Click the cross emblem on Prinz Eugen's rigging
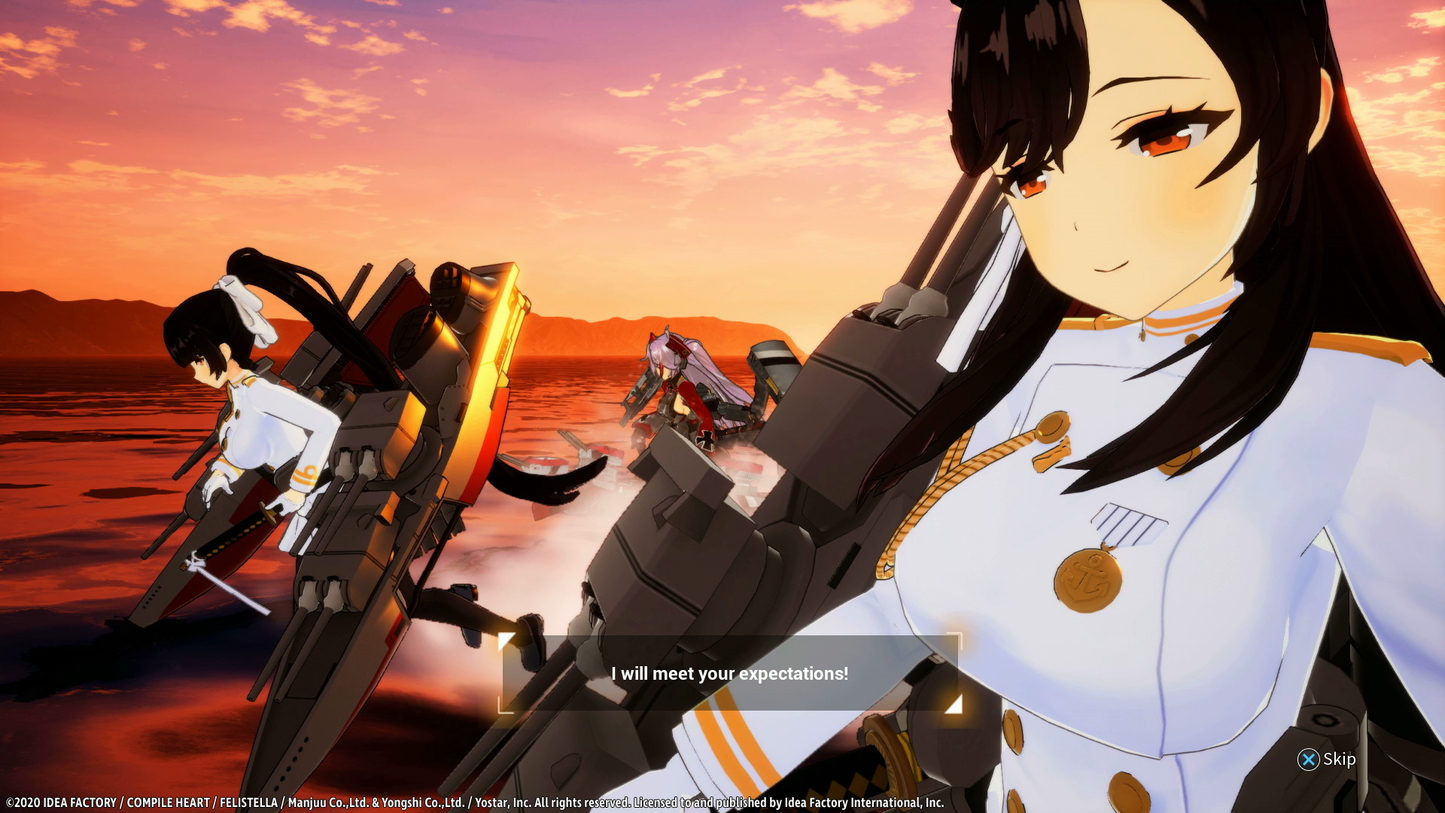1445x813 pixels. (x=706, y=441)
